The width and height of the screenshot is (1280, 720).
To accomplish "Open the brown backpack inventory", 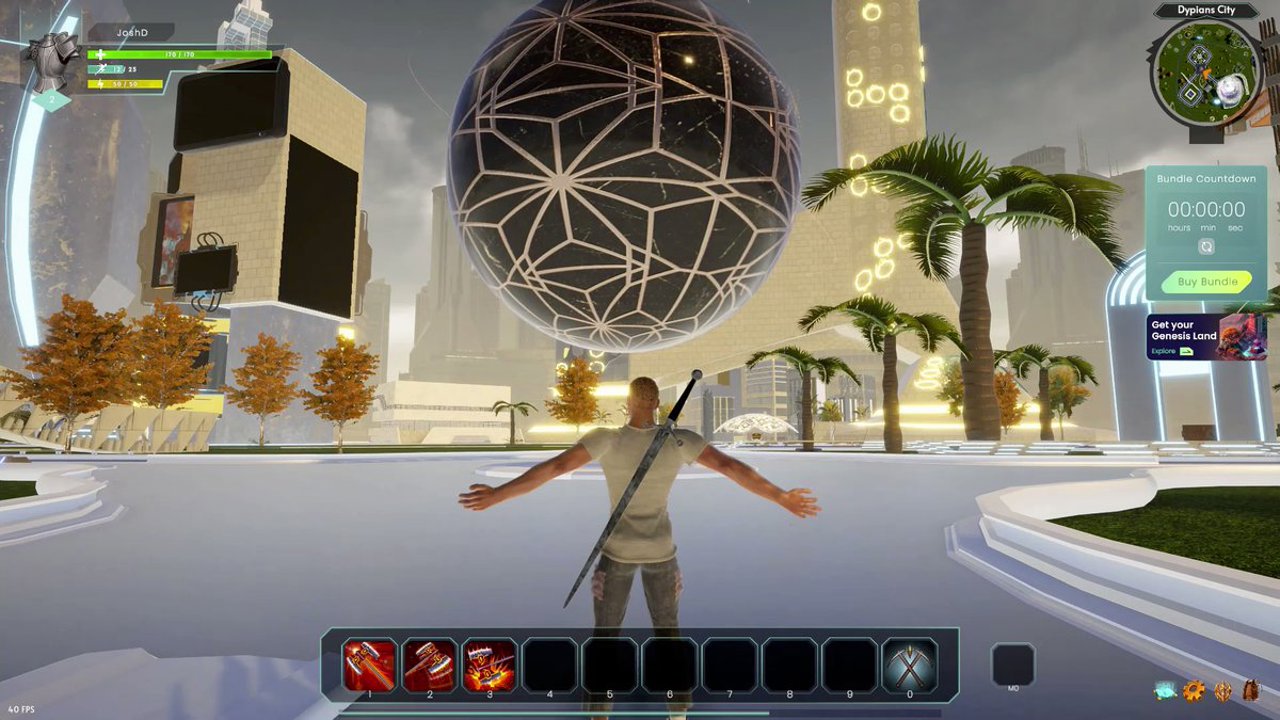I will [x=1251, y=691].
